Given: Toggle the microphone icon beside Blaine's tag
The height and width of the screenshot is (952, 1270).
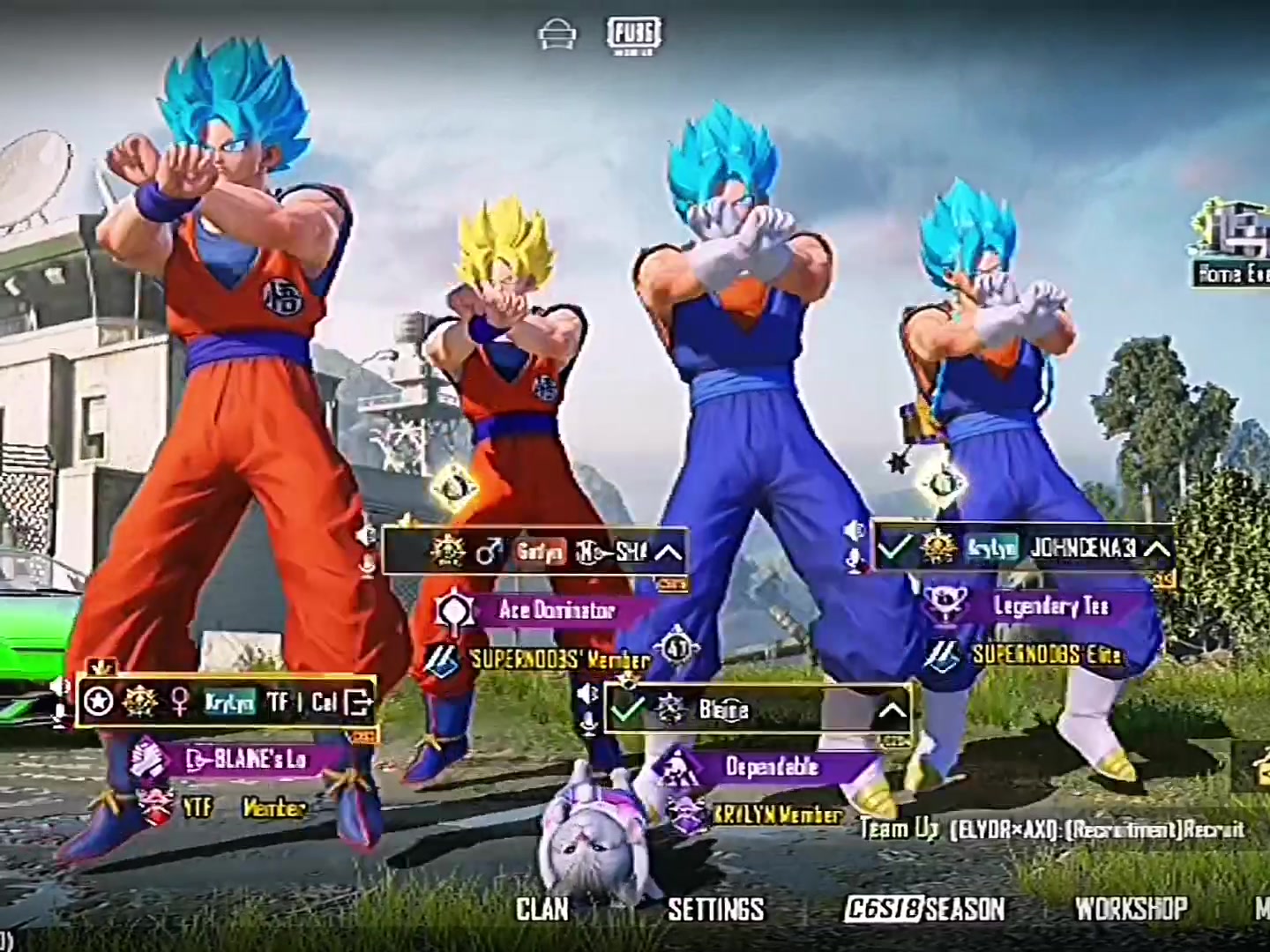Looking at the screenshot, I should pos(587,723).
